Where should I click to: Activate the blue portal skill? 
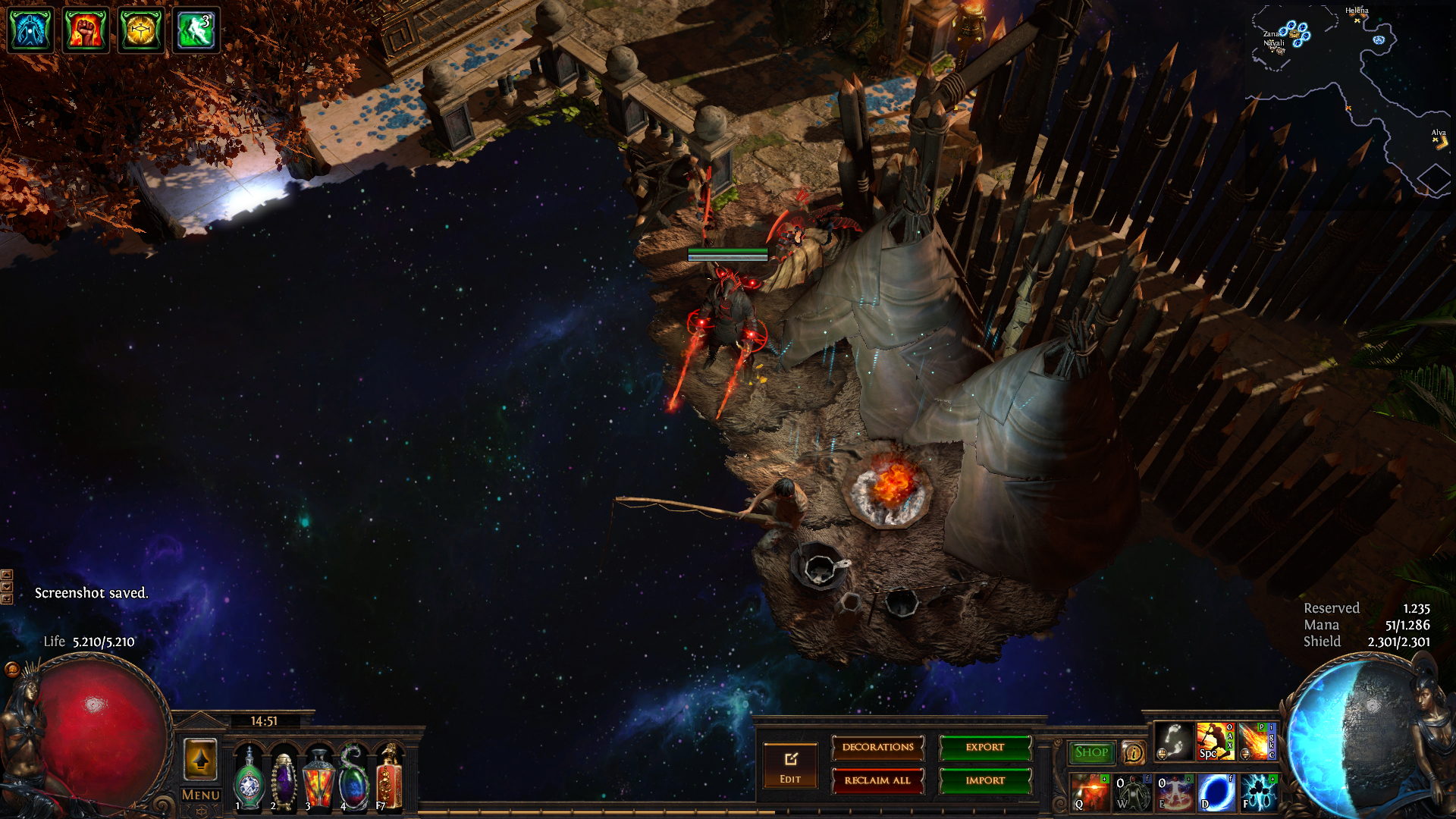click(x=1216, y=792)
